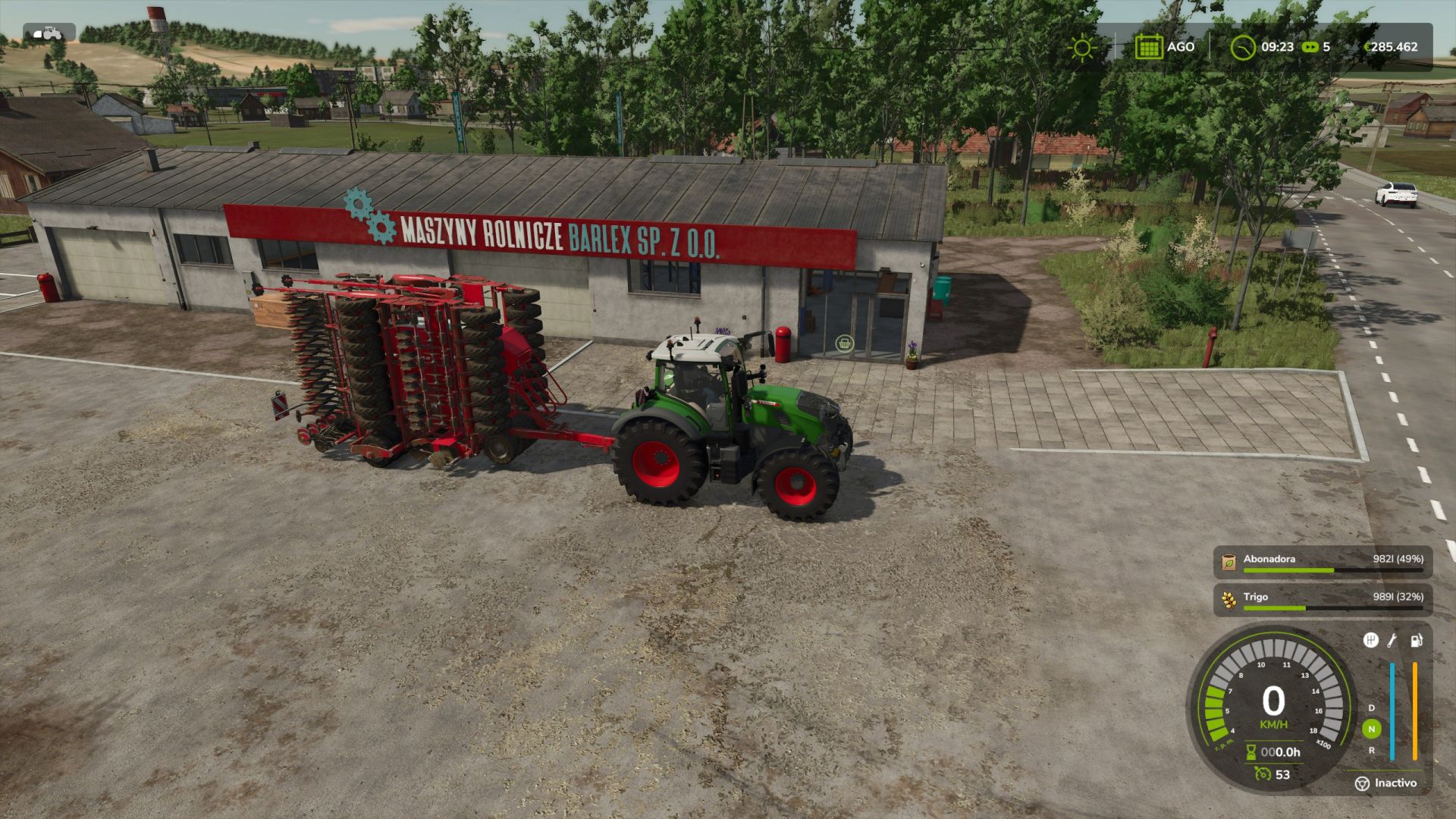Viewport: 1456px width, 819px height.
Task: Expand the time acceleration fast-forward control
Action: pos(1310,47)
